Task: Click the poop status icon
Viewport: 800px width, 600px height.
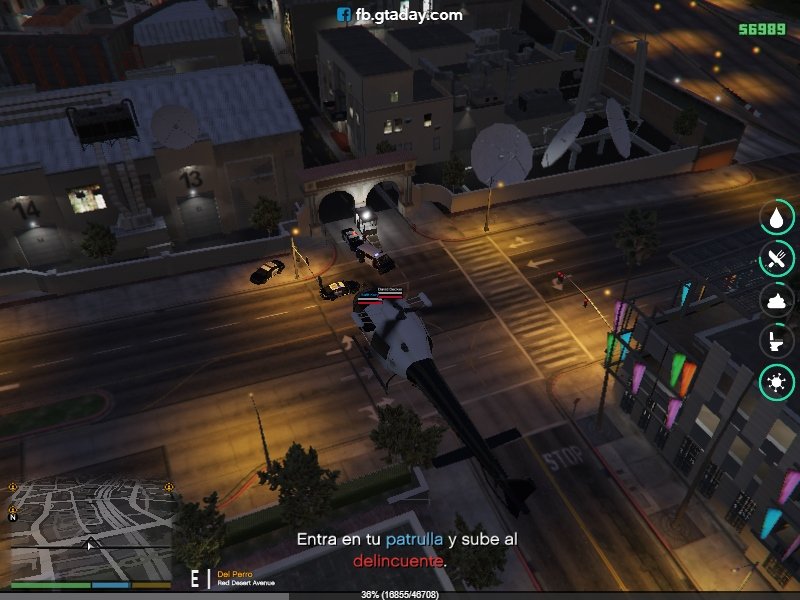Action: click(775, 299)
